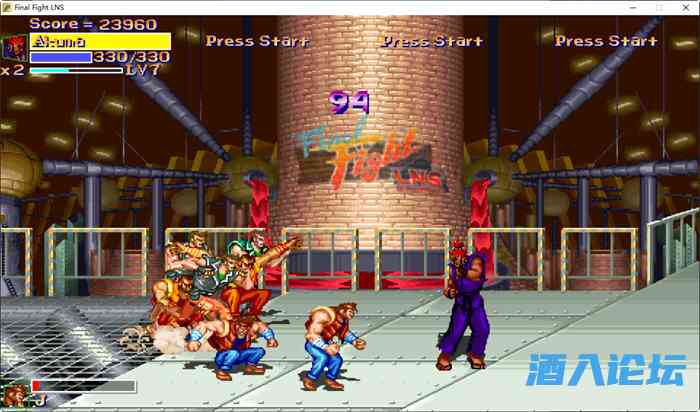This screenshot has width=700, height=412.
Task: Click Akuma's player portrait icon
Action: point(15,48)
